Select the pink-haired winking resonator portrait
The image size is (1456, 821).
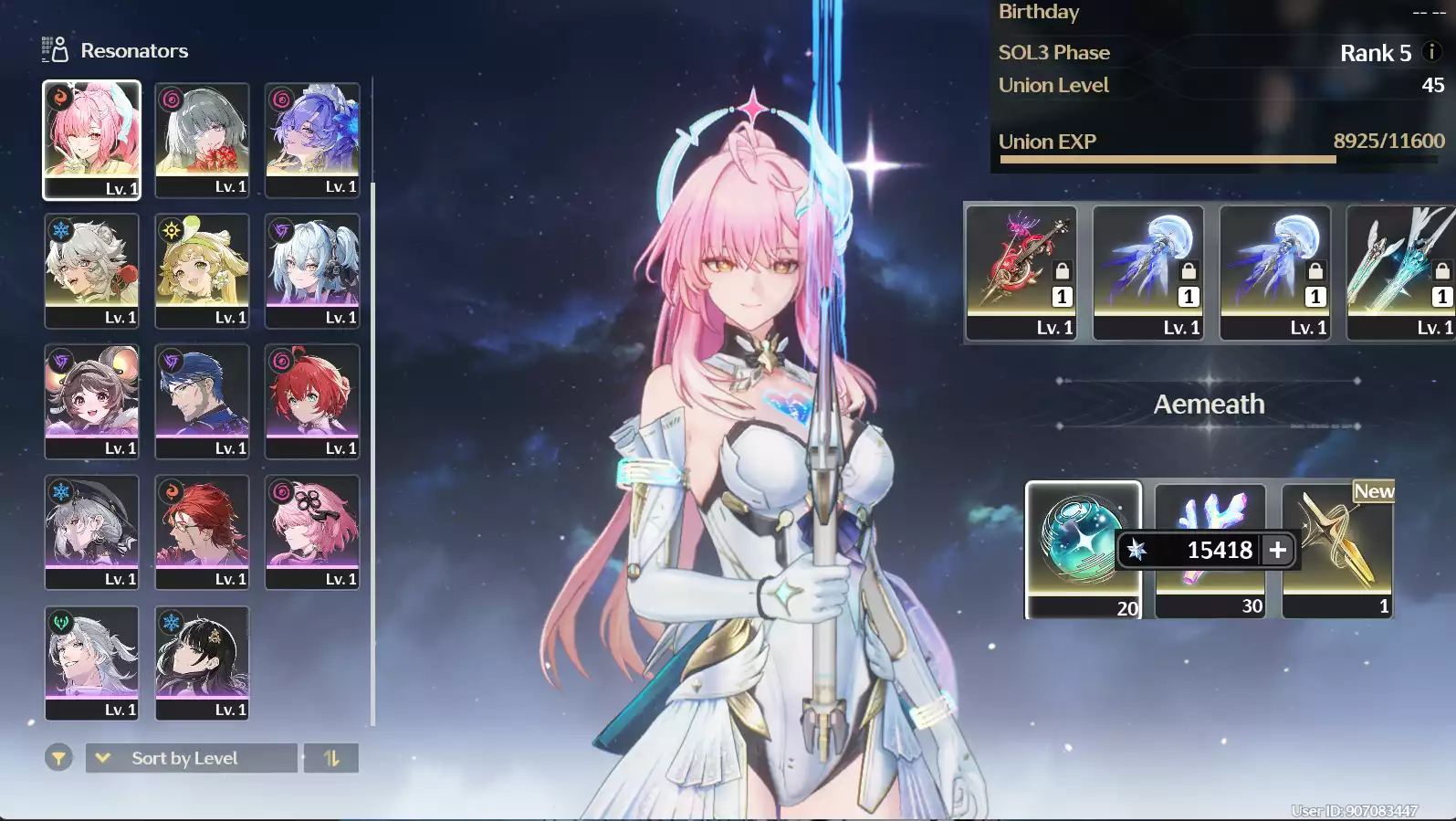pos(91,139)
